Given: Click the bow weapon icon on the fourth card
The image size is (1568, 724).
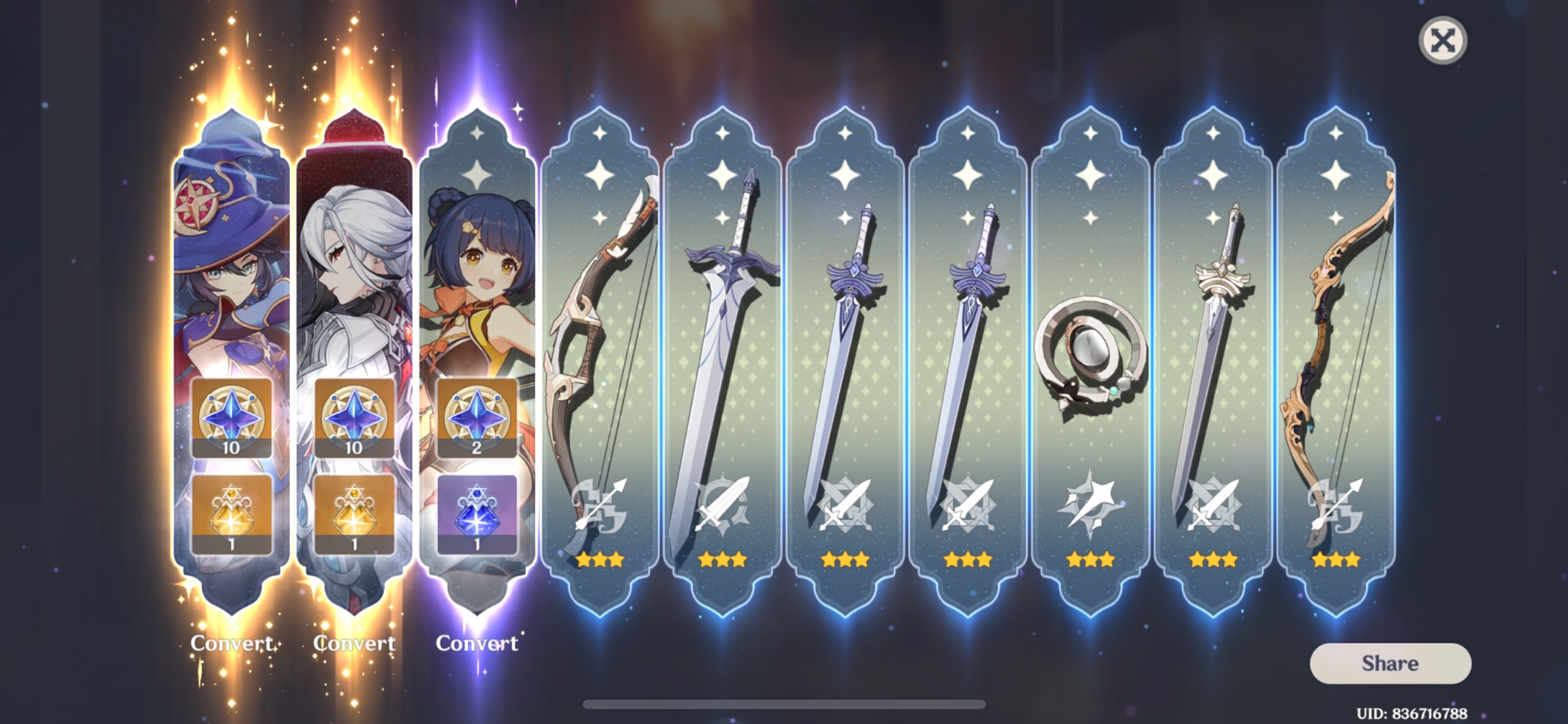Looking at the screenshot, I should [x=602, y=343].
